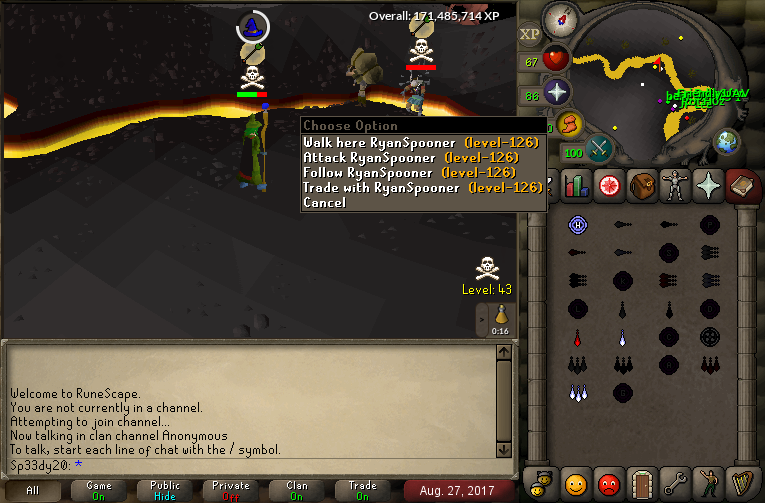Toggle the XP counter button

click(x=530, y=34)
